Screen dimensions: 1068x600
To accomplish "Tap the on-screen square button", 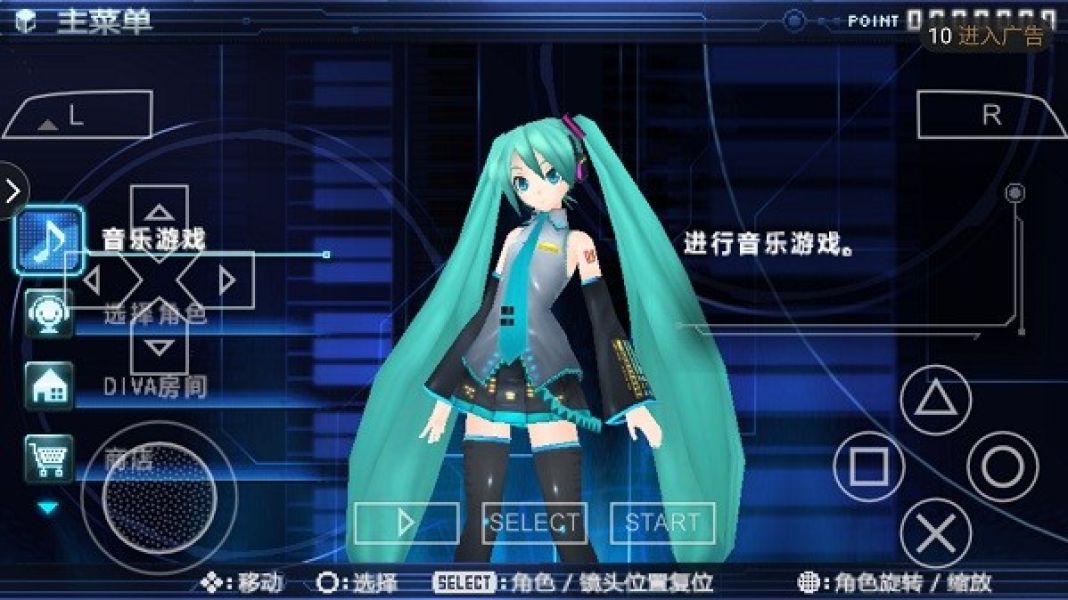I will coord(868,467).
